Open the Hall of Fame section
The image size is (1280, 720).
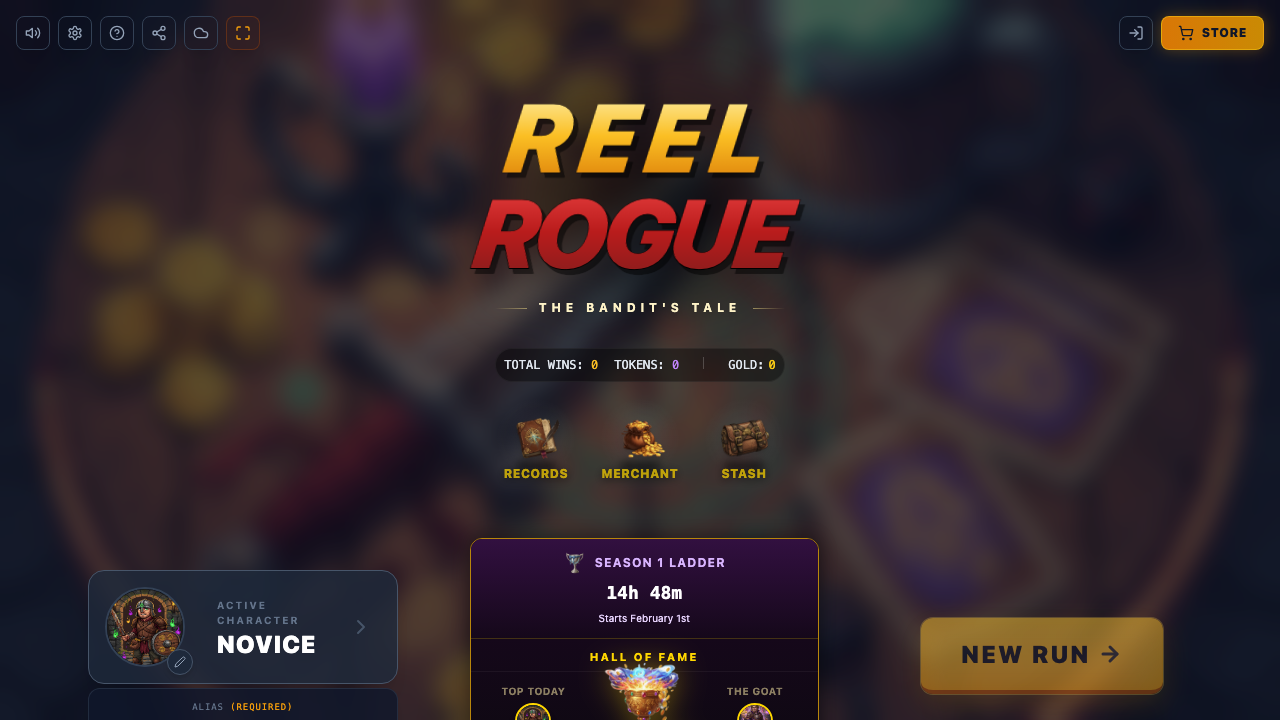click(x=644, y=657)
